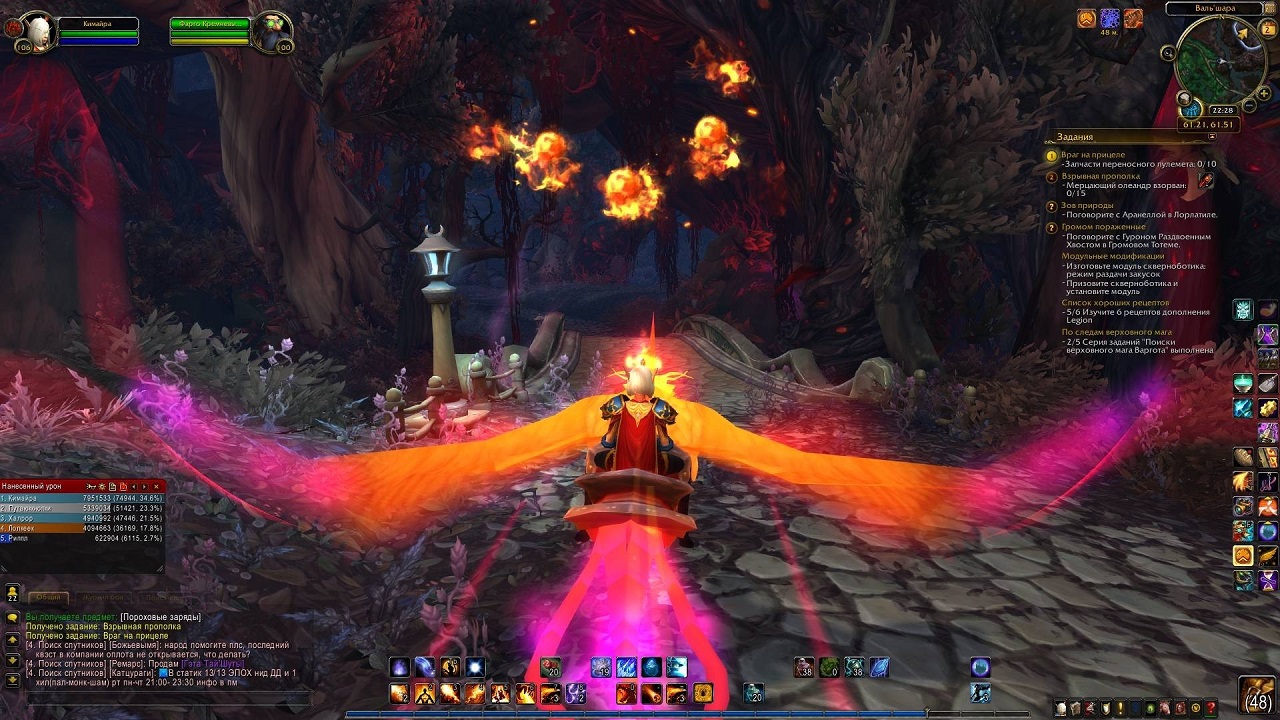Click the chat scroll-to-bottom button
This screenshot has height=720, width=1280.
coord(12,679)
